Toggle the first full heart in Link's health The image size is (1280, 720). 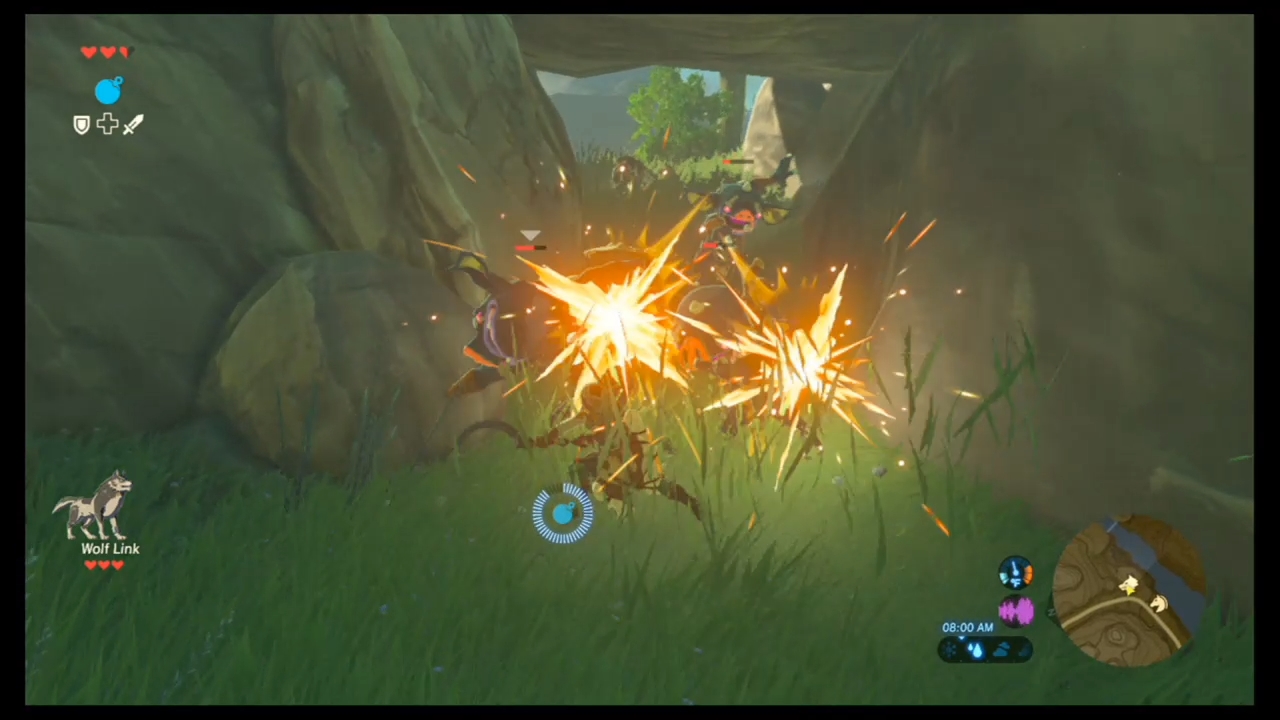coord(89,52)
